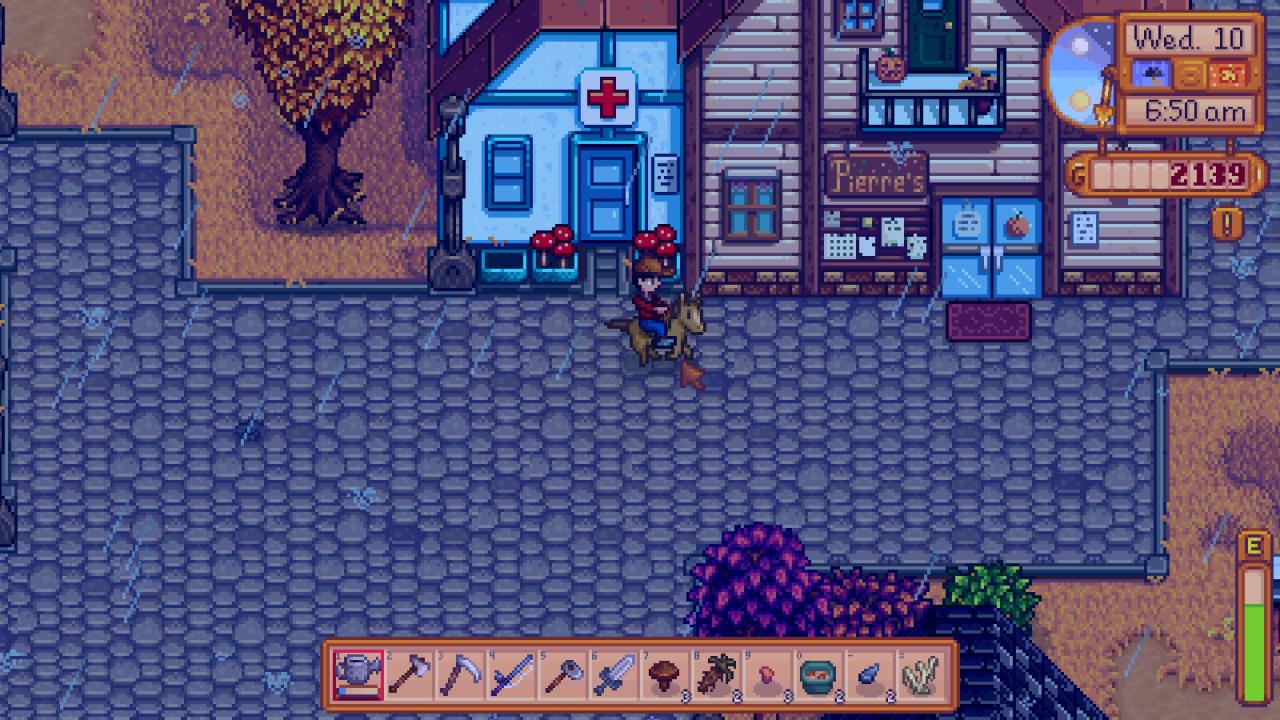Select the blue mussel shell slot
Image resolution: width=1280 pixels, height=720 pixels.
[870, 676]
